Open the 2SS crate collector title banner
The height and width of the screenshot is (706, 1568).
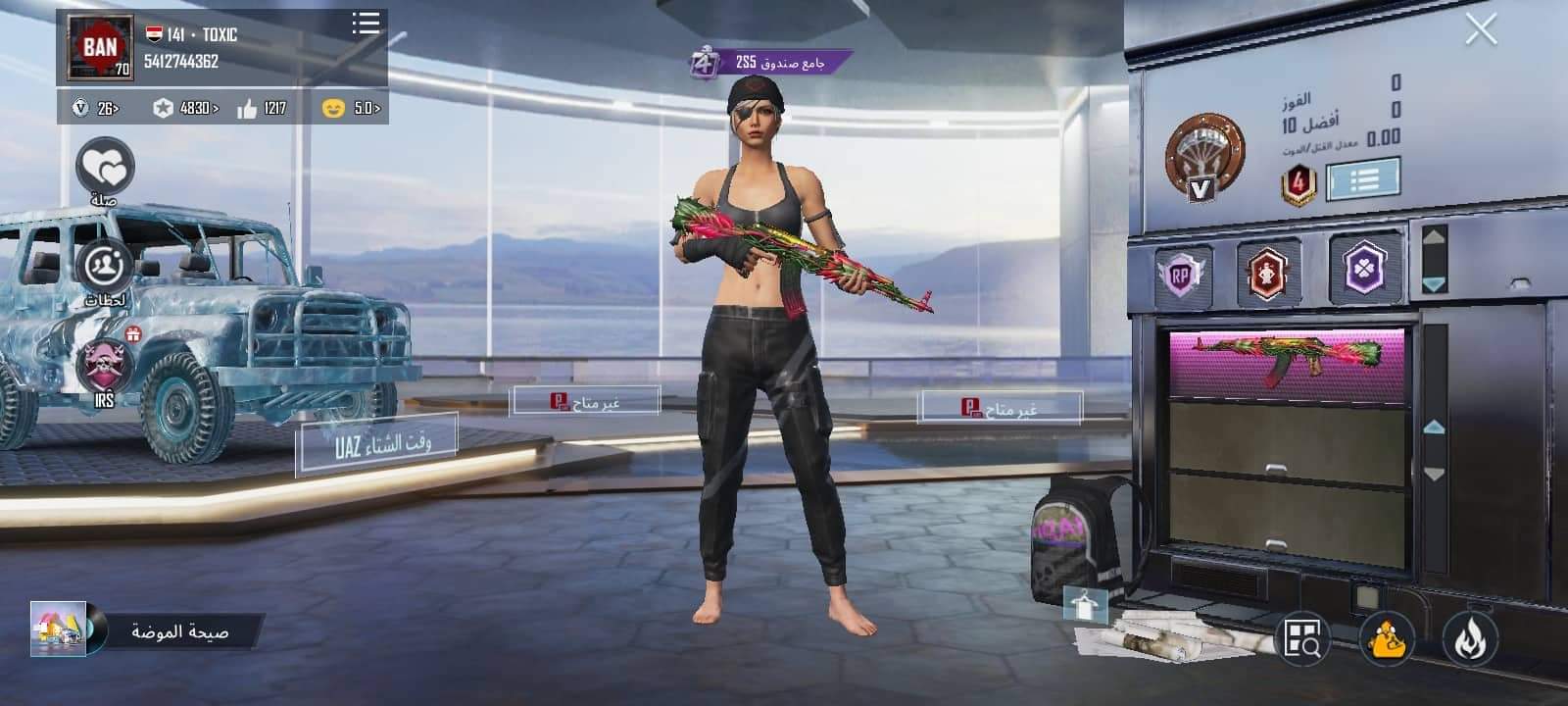click(x=769, y=63)
